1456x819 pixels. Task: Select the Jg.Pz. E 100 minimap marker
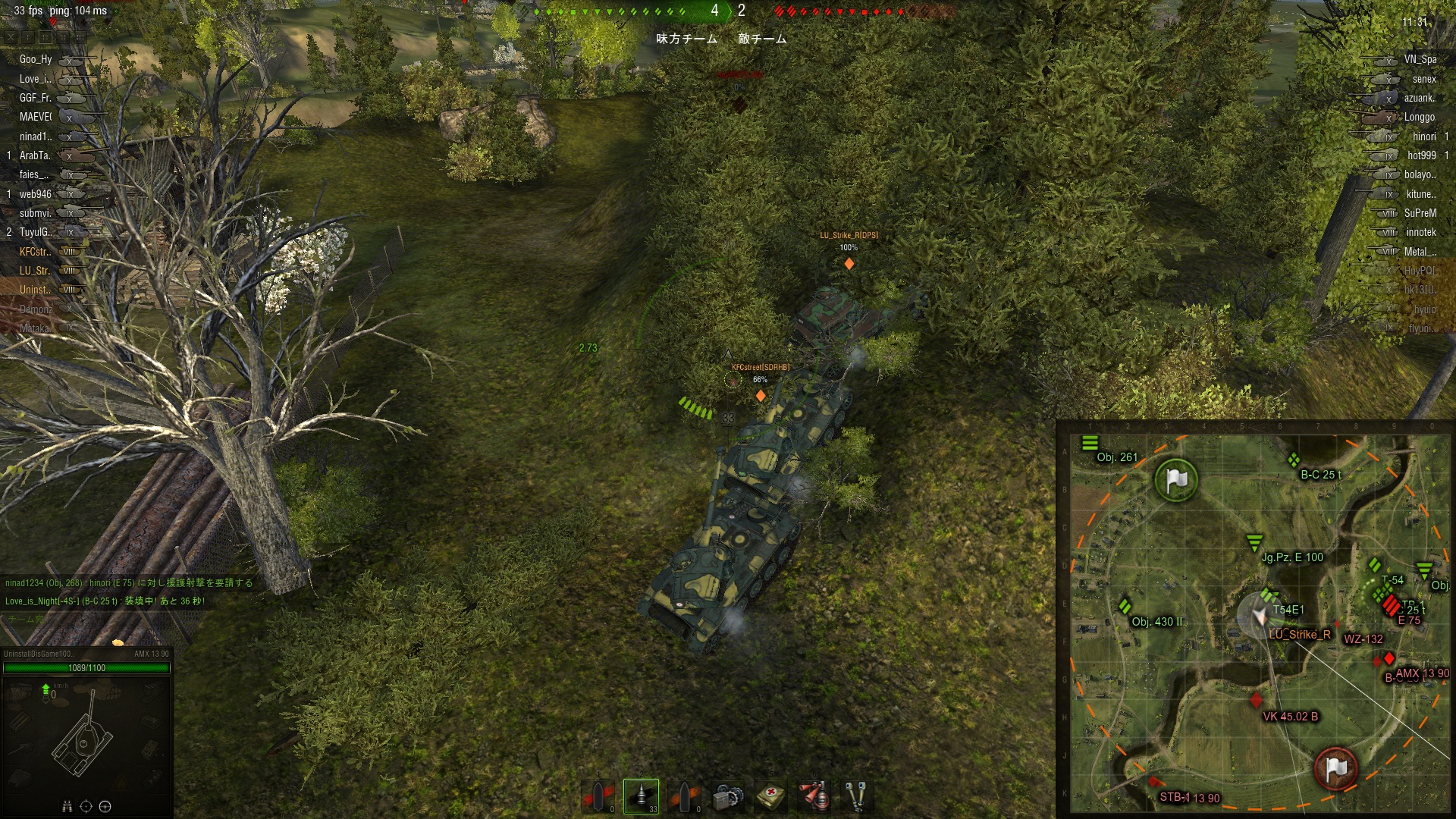(x=1254, y=543)
